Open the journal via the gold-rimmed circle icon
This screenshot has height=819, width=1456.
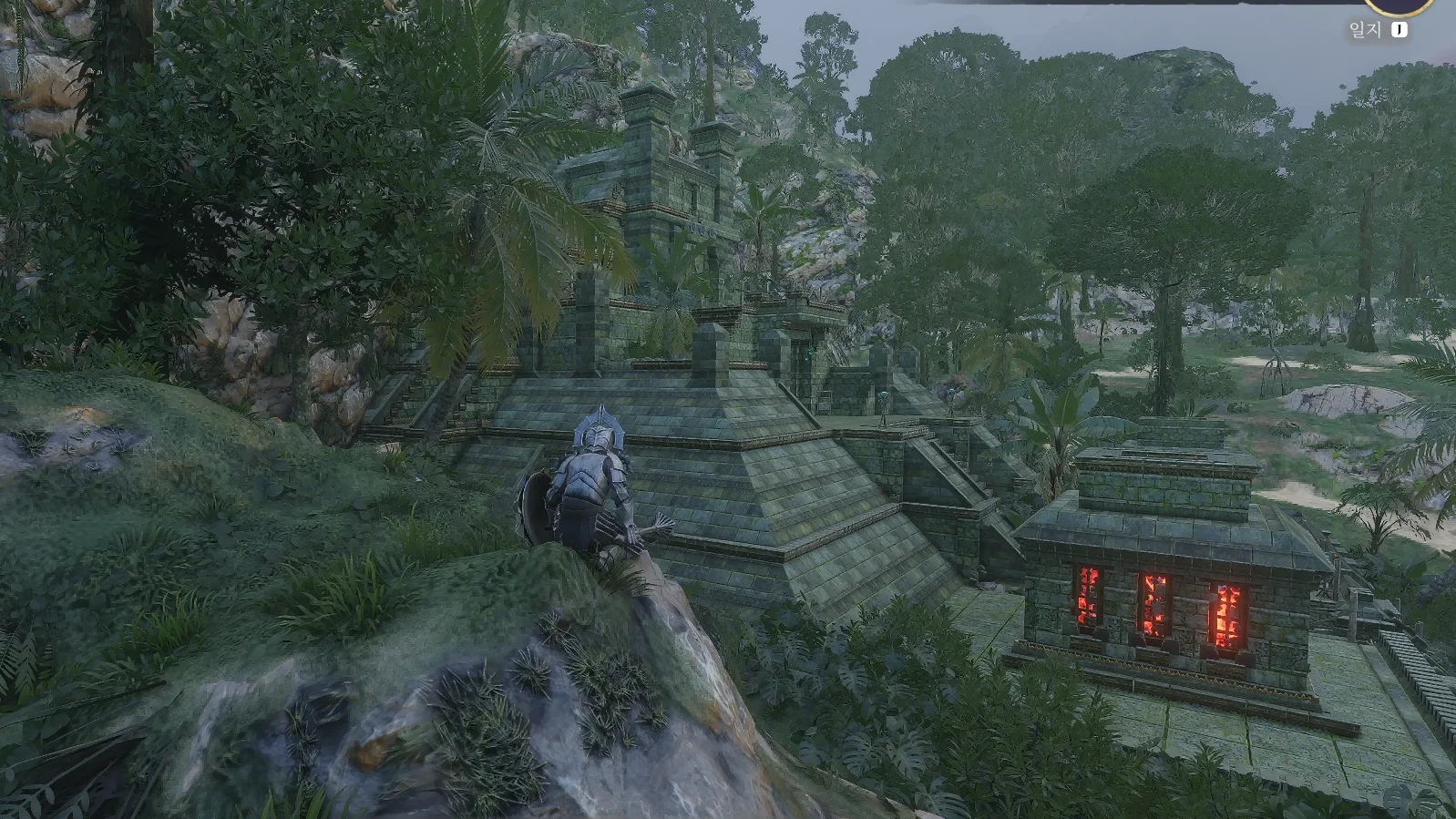click(x=1399, y=5)
